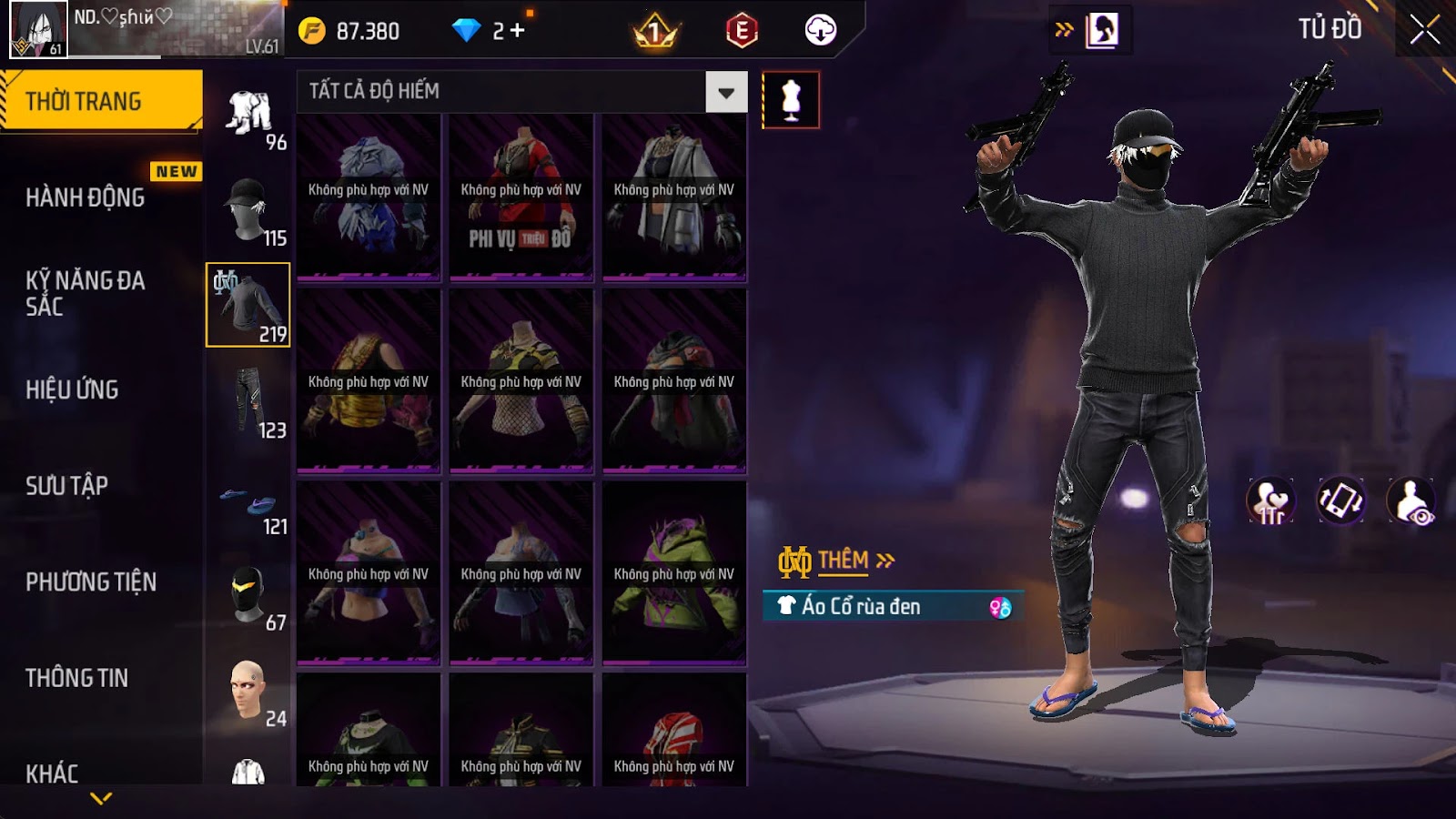1456x819 pixels.
Task: Click the cloud download icon
Action: [x=820, y=31]
